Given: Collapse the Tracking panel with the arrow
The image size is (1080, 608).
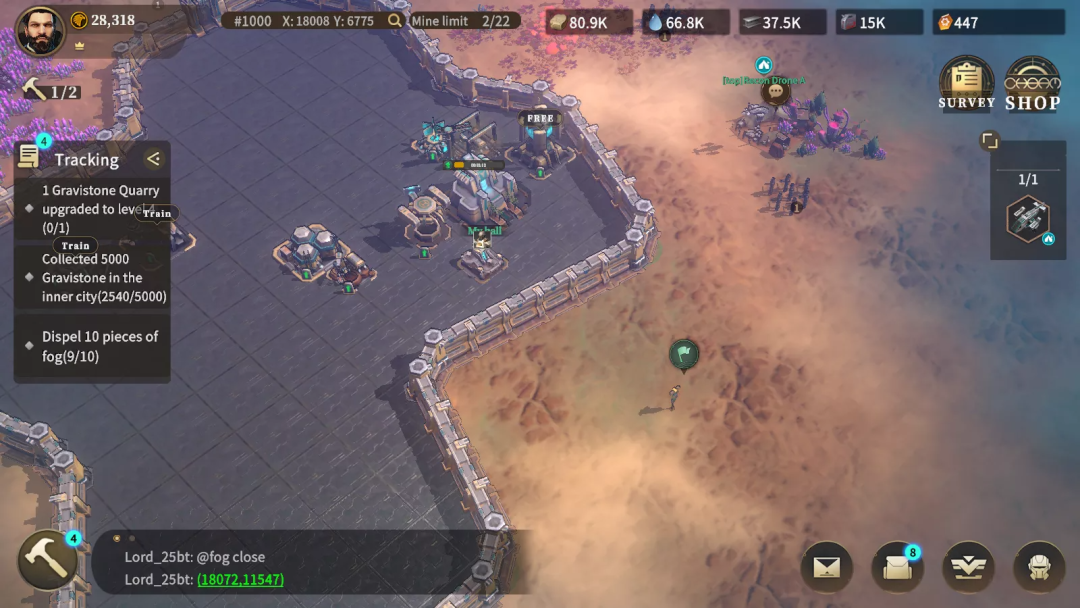Looking at the screenshot, I should 153,159.
